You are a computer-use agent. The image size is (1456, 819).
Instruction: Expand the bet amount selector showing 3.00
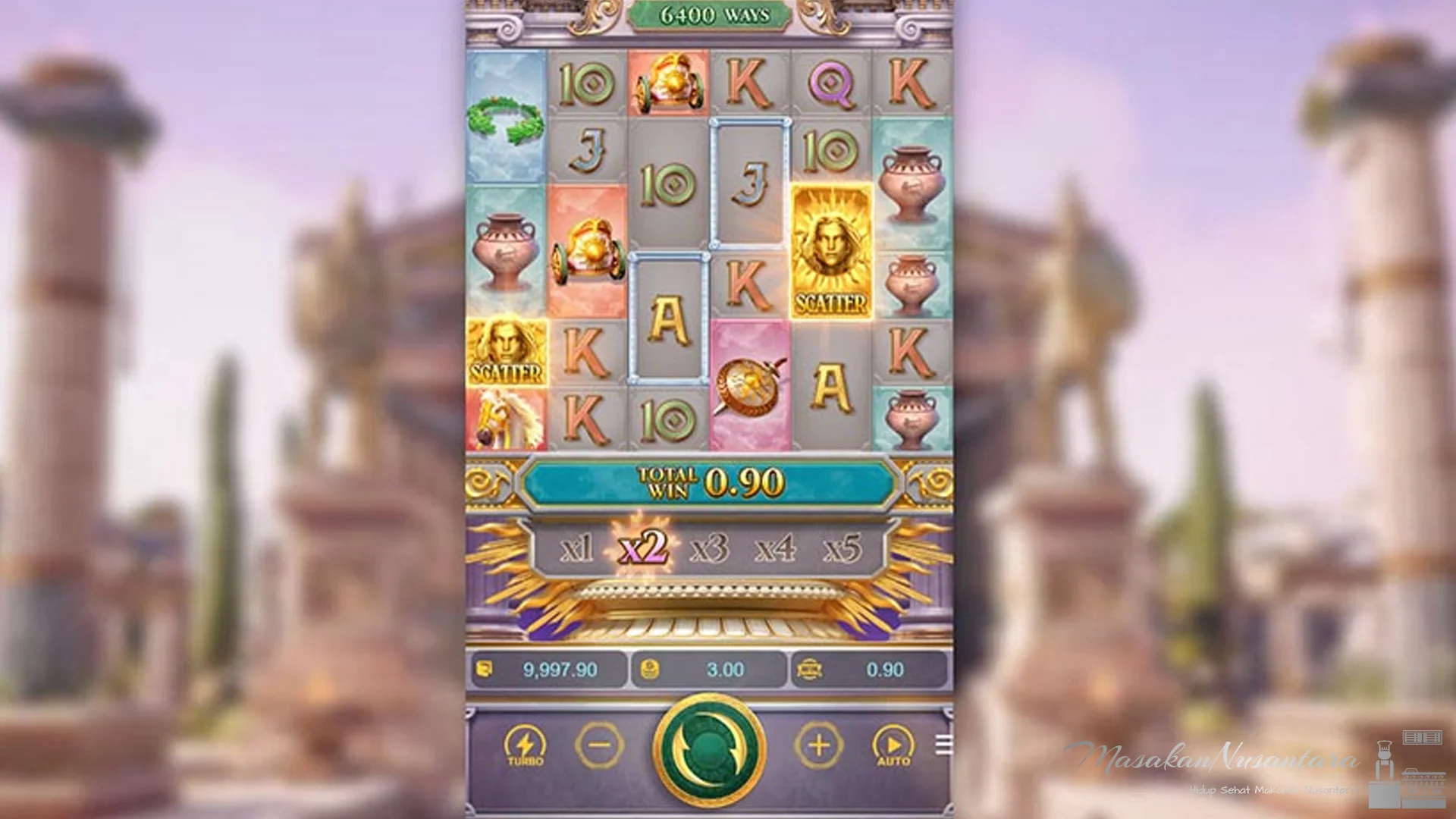[x=707, y=670]
